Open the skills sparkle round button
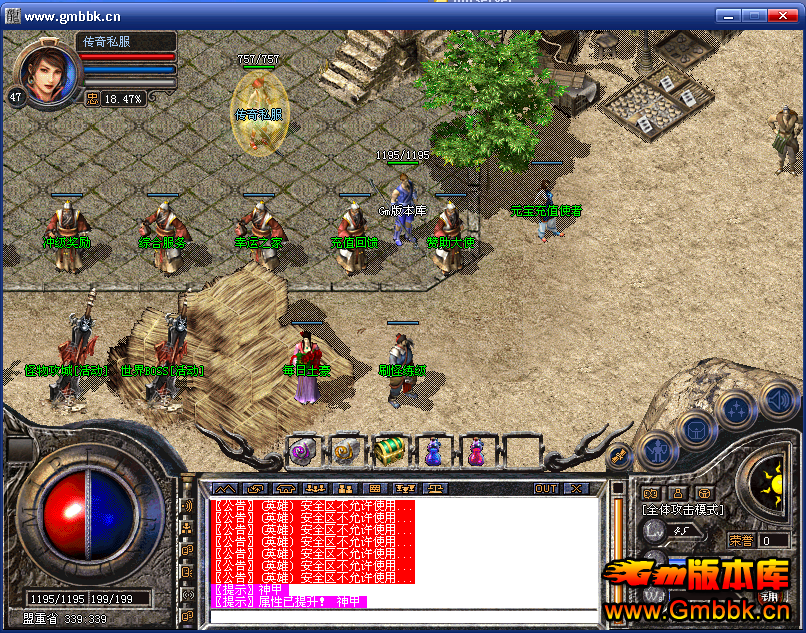The height and width of the screenshot is (633, 806). (x=735, y=410)
